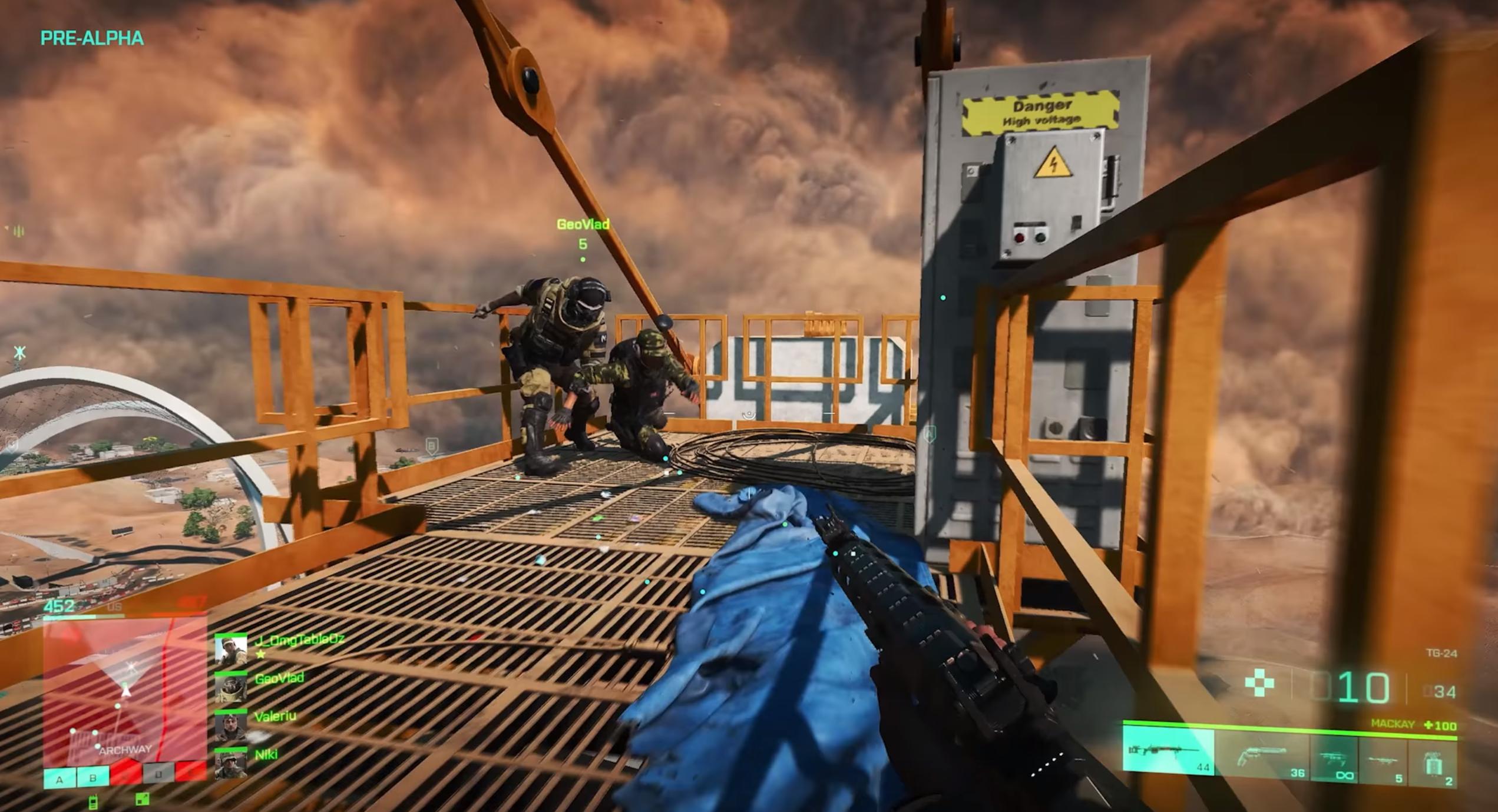Select Valeriu in the squad list
Image resolution: width=1498 pixels, height=812 pixels.
point(275,717)
